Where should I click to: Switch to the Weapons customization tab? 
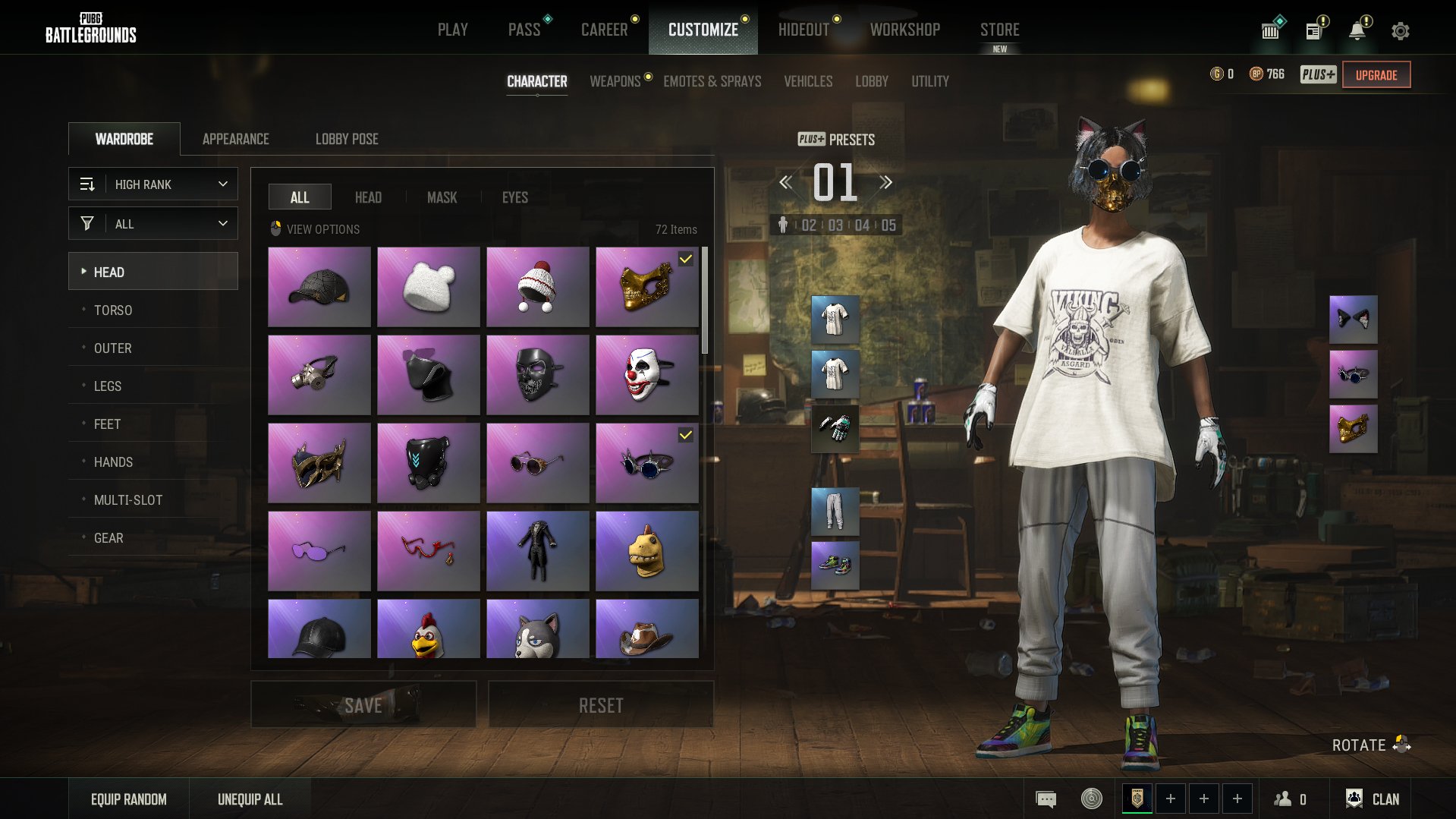pyautogui.click(x=615, y=81)
